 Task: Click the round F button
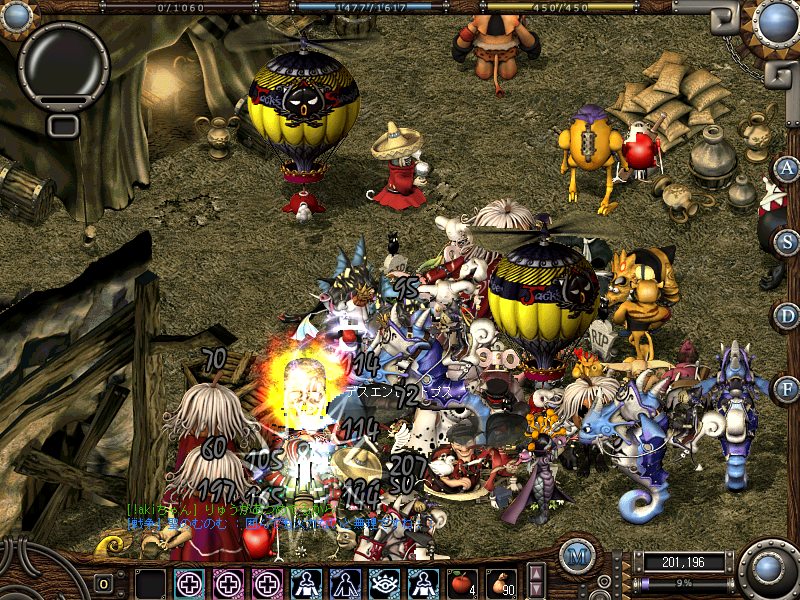[x=787, y=388]
